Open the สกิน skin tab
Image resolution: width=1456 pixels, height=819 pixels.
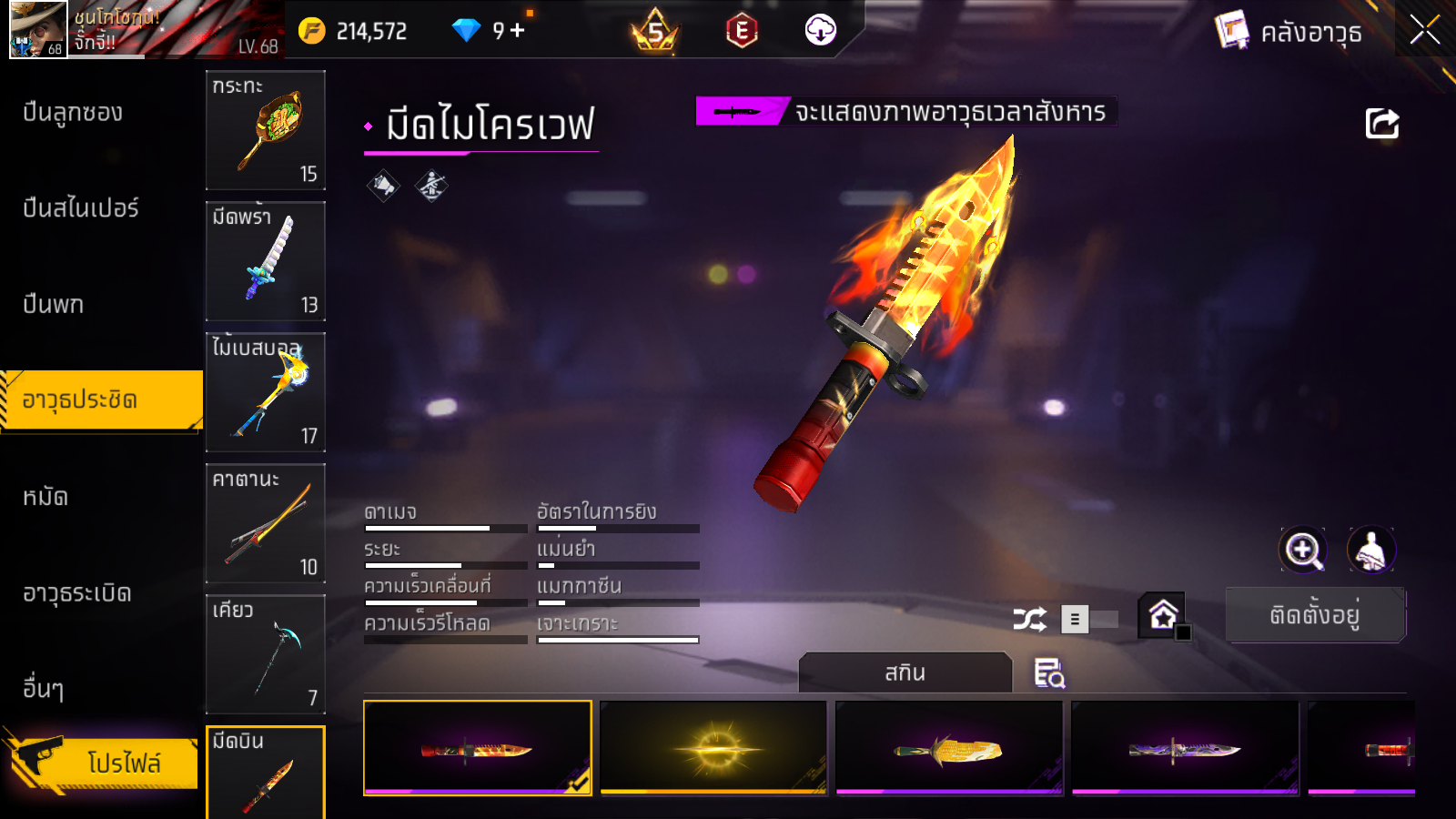[x=905, y=672]
